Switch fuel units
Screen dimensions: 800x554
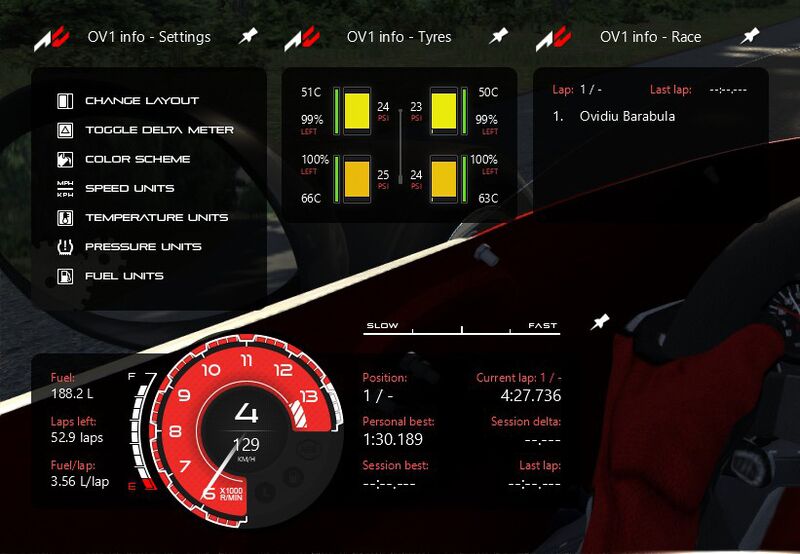(124, 275)
